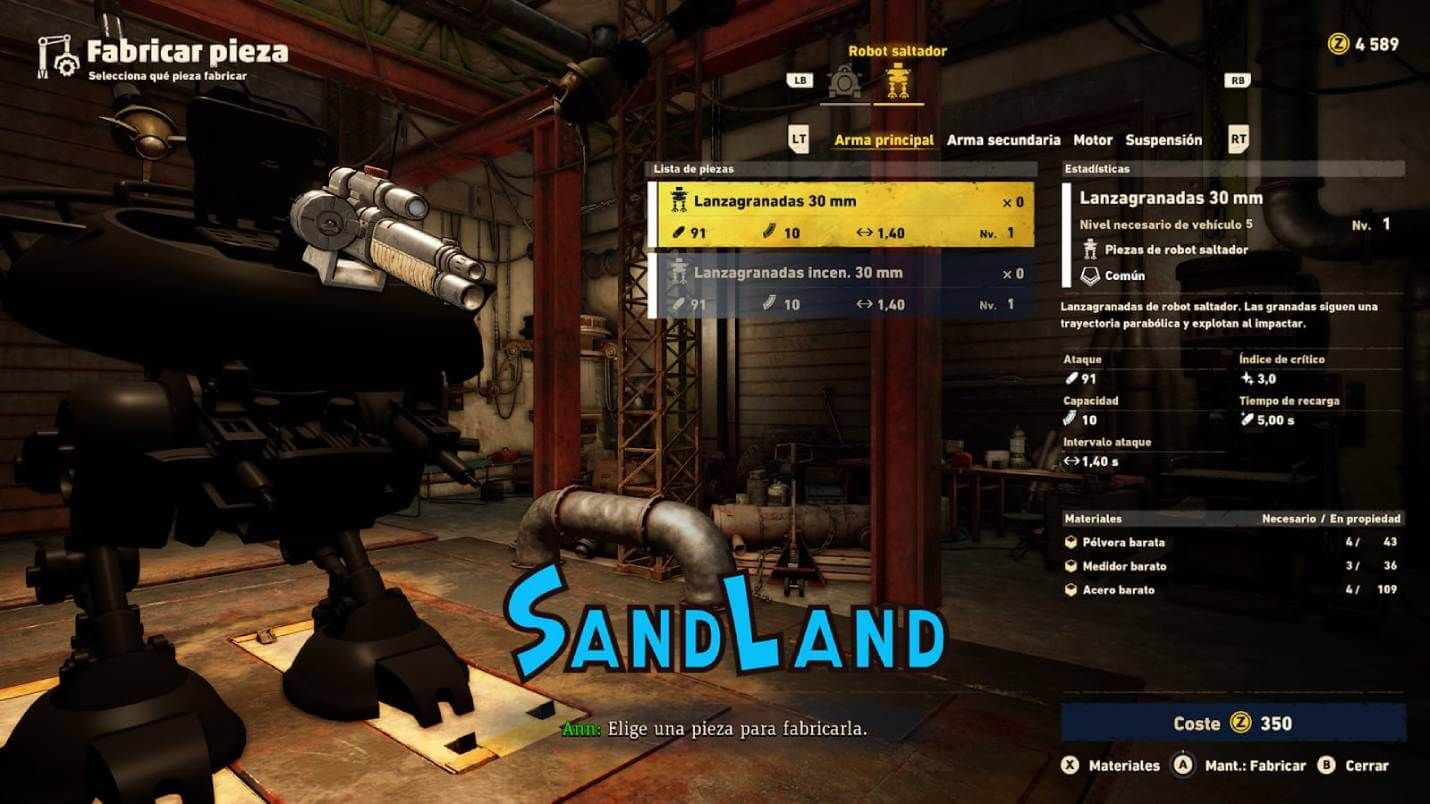Open the Suspensión tab
The image size is (1430, 804).
1166,140
